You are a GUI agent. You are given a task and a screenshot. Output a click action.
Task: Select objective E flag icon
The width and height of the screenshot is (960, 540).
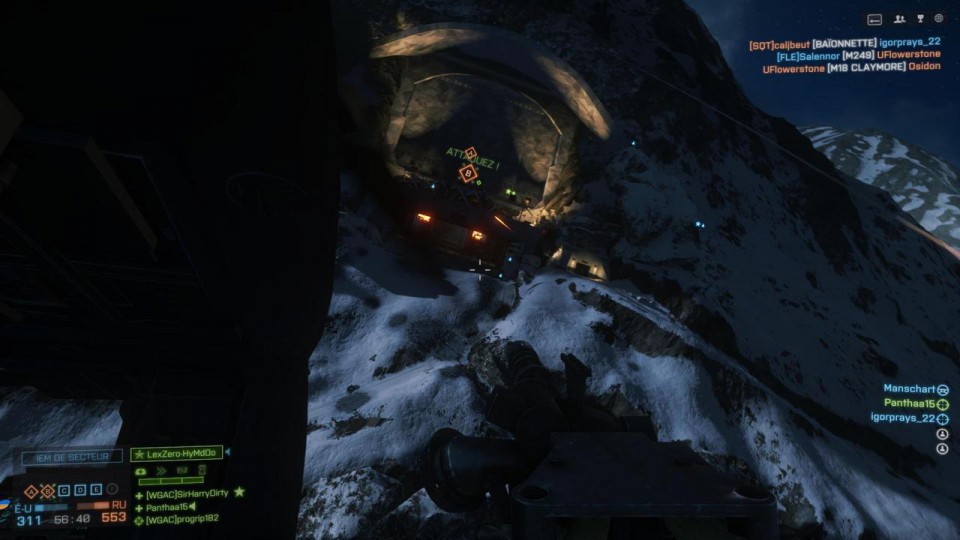click(x=97, y=491)
